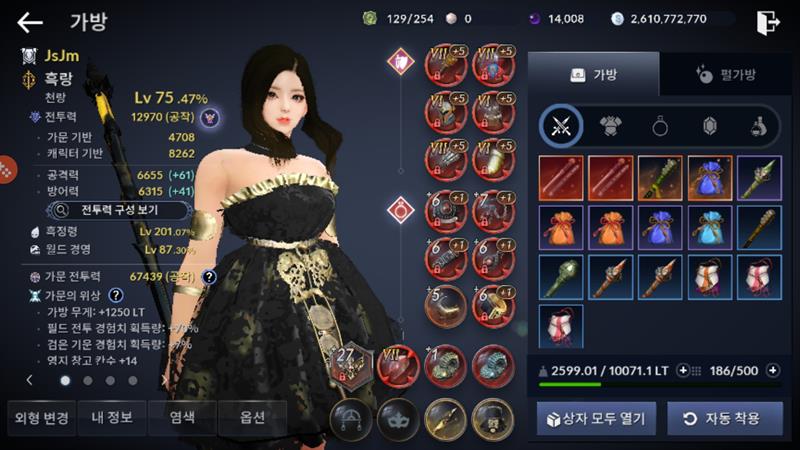Filter inventory by potion category
The height and width of the screenshot is (450, 800).
pyautogui.click(x=759, y=126)
